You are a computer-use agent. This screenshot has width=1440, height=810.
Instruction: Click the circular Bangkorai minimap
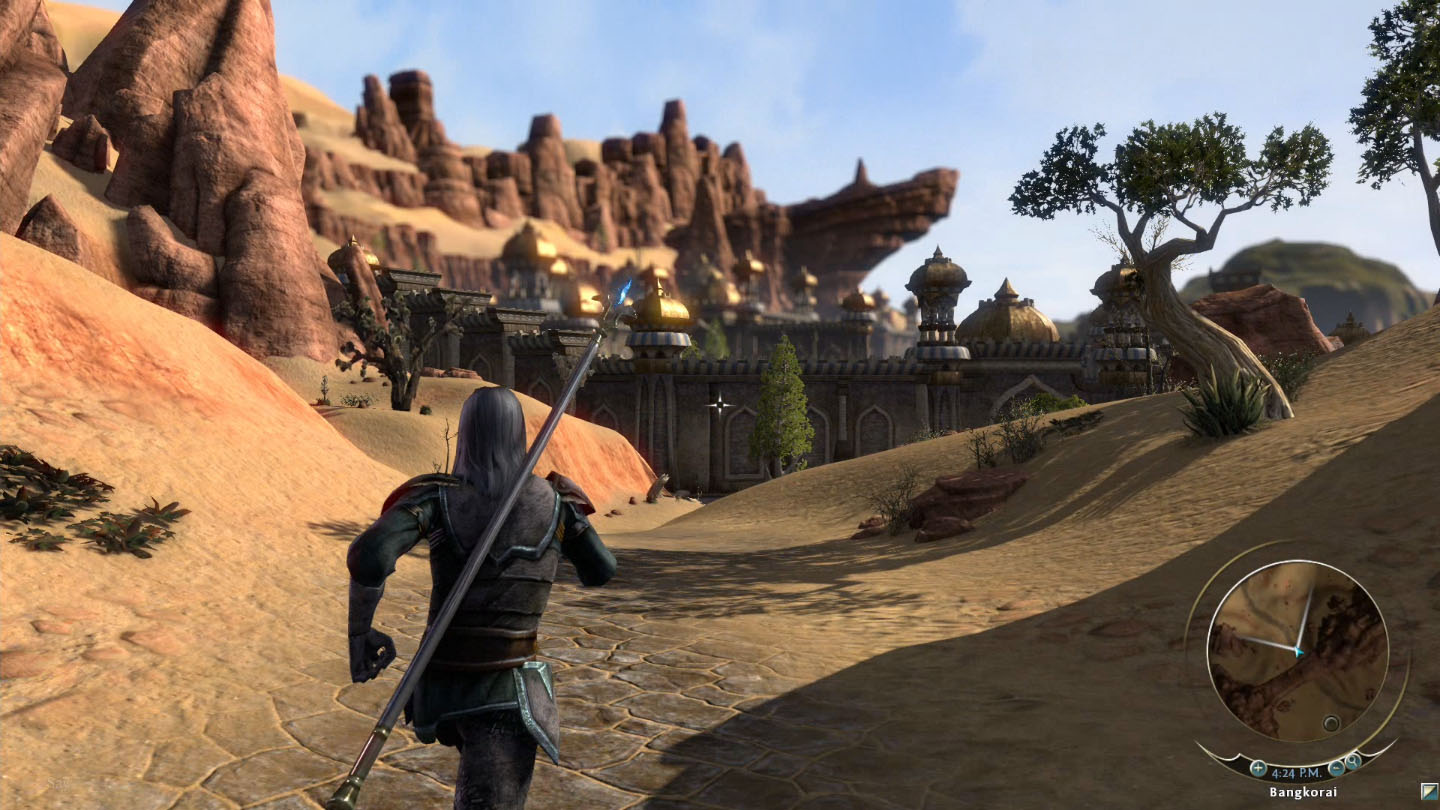pyautogui.click(x=1297, y=650)
